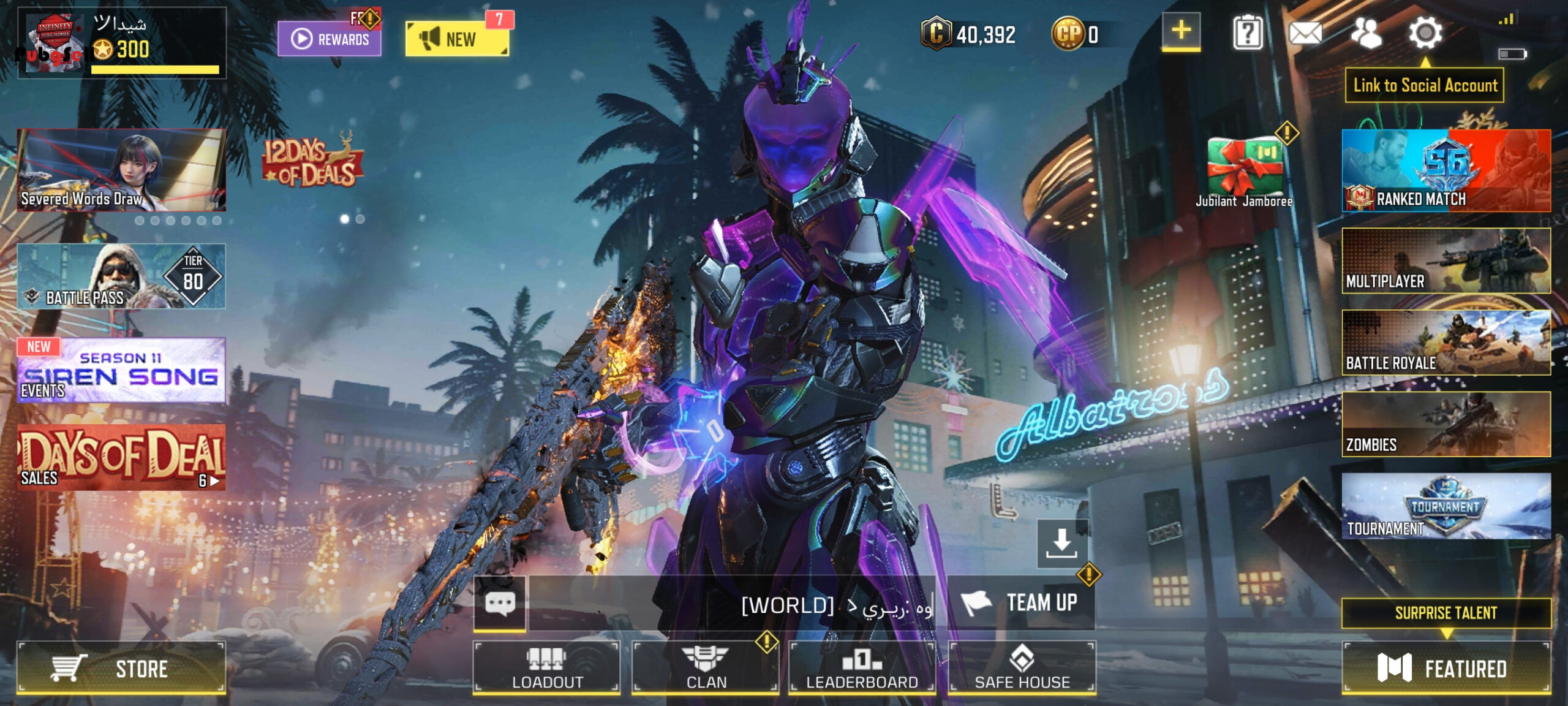Open the settings gear icon
Image resolution: width=1568 pixels, height=706 pixels.
coord(1425,32)
